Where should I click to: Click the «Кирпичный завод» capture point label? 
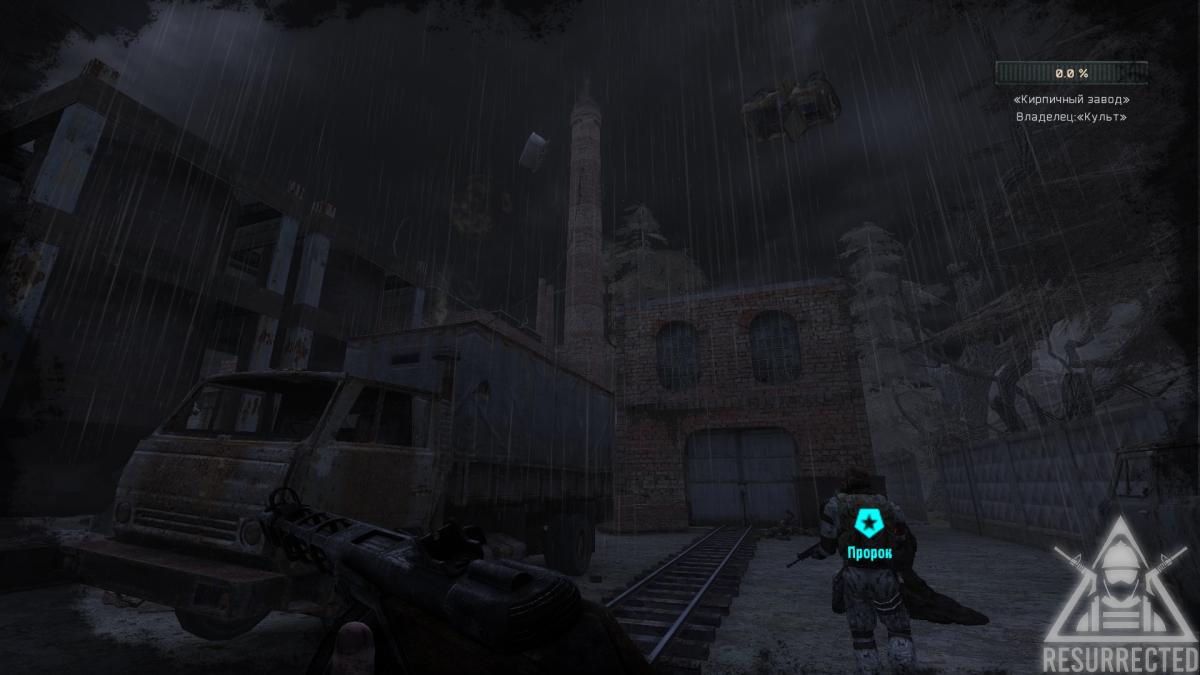coord(1071,99)
